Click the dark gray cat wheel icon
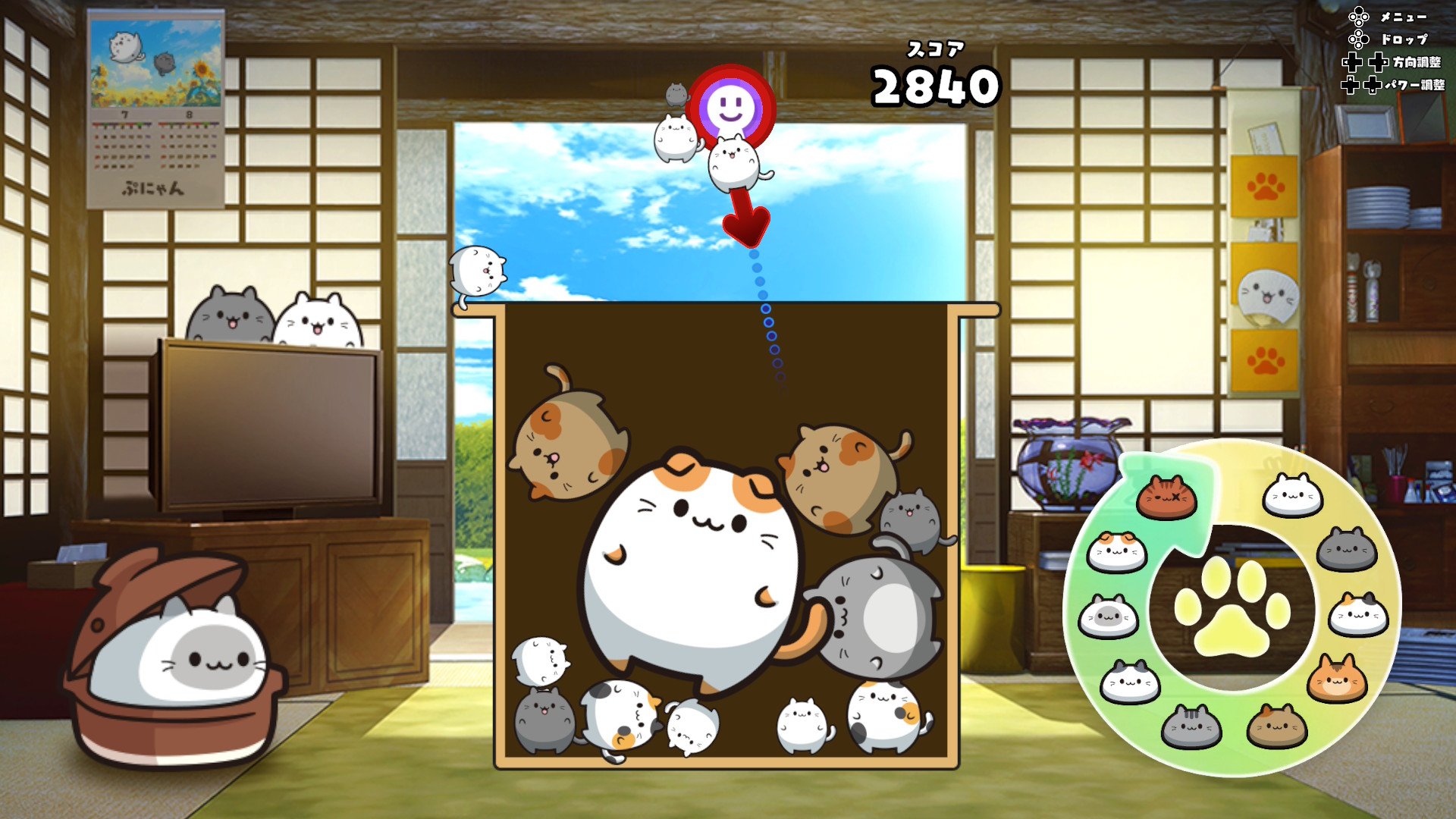 click(x=1347, y=549)
